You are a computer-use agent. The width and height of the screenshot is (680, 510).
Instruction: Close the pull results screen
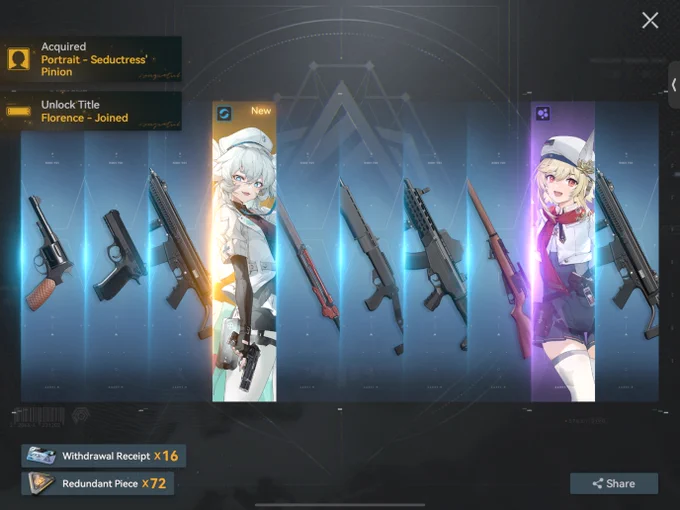[650, 20]
